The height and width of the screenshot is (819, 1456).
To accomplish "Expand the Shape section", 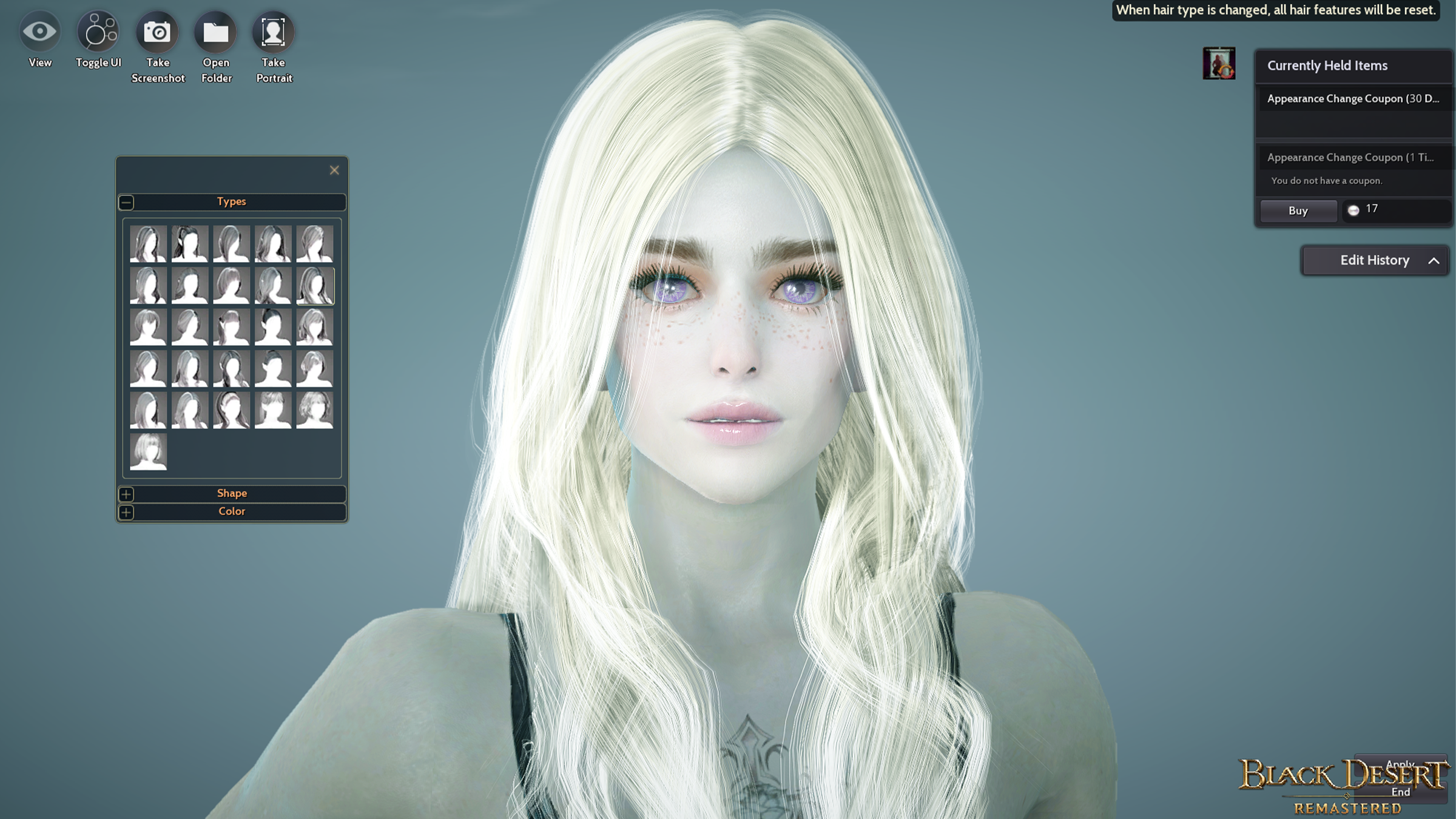I will tap(126, 494).
